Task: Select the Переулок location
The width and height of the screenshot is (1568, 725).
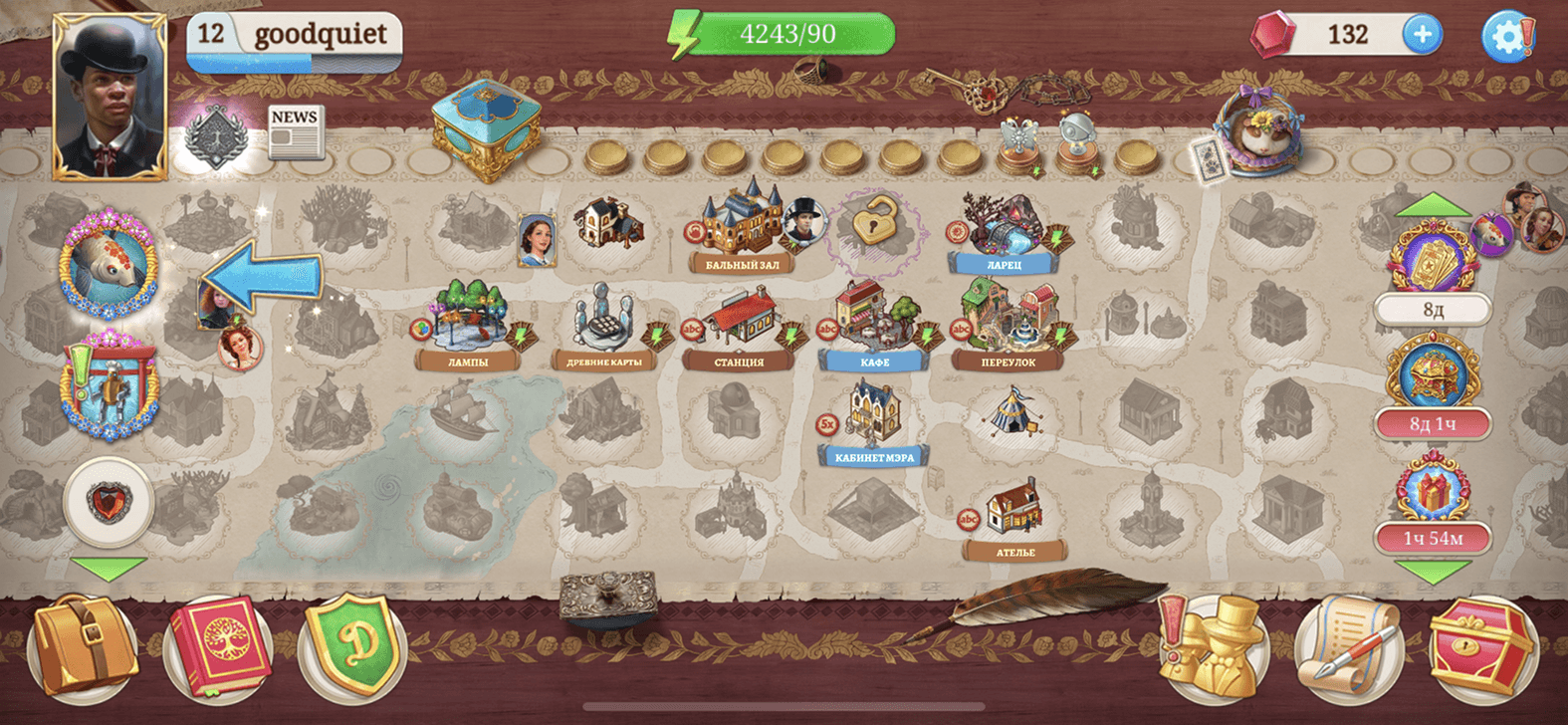Action: tap(1008, 321)
